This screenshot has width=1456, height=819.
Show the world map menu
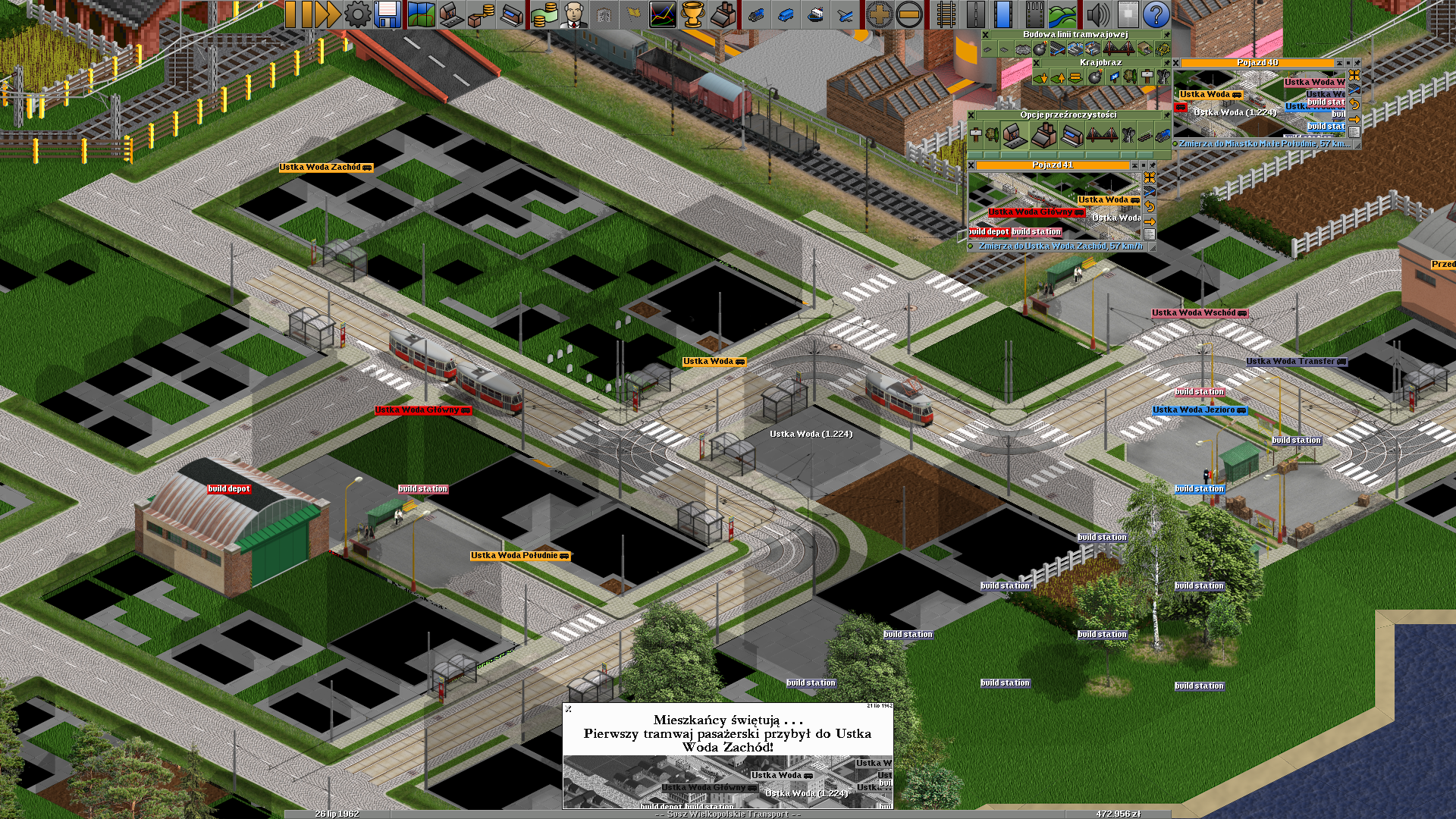[x=420, y=14]
